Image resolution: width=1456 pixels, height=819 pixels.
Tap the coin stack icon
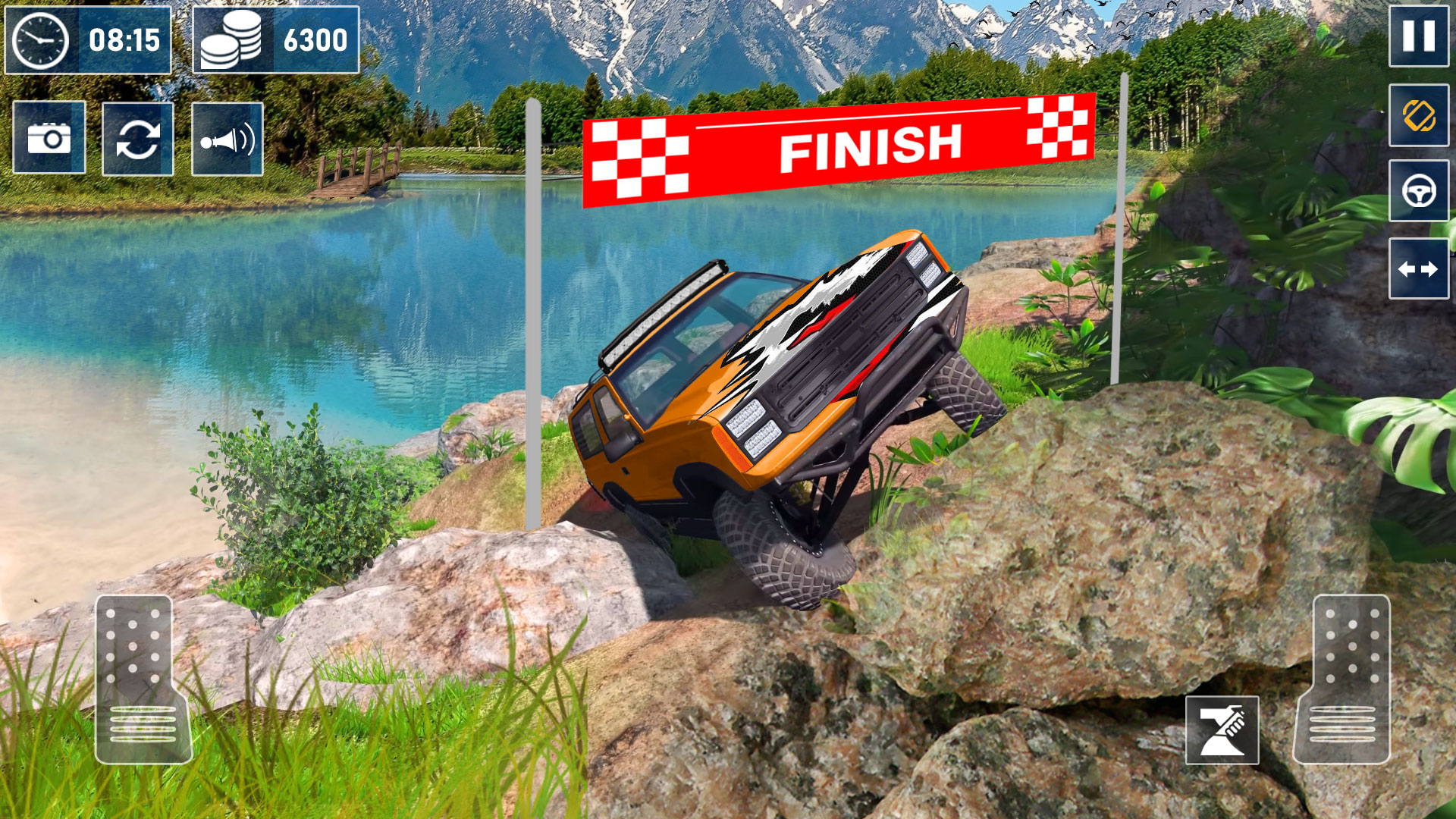(x=231, y=39)
